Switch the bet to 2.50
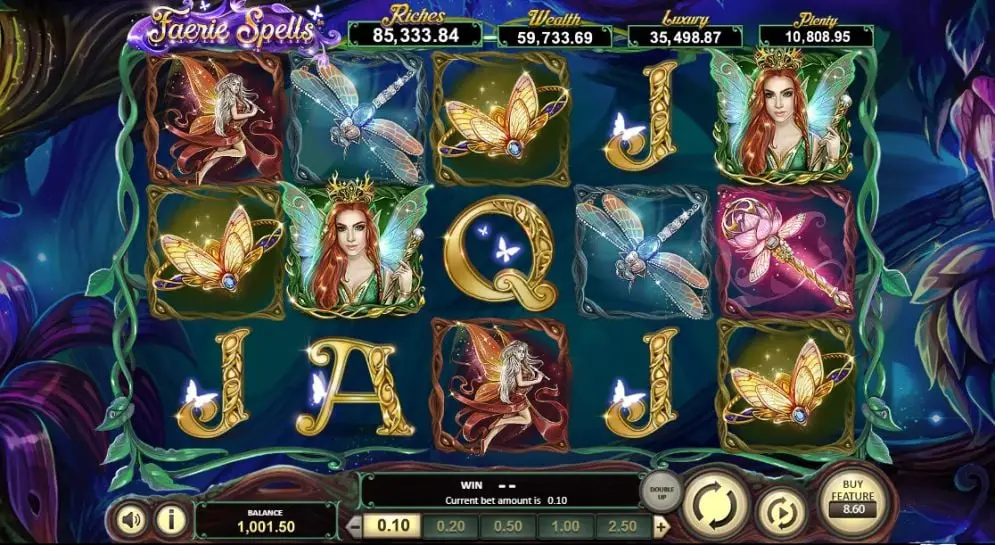This screenshot has height=545, width=995. pyautogui.click(x=623, y=527)
